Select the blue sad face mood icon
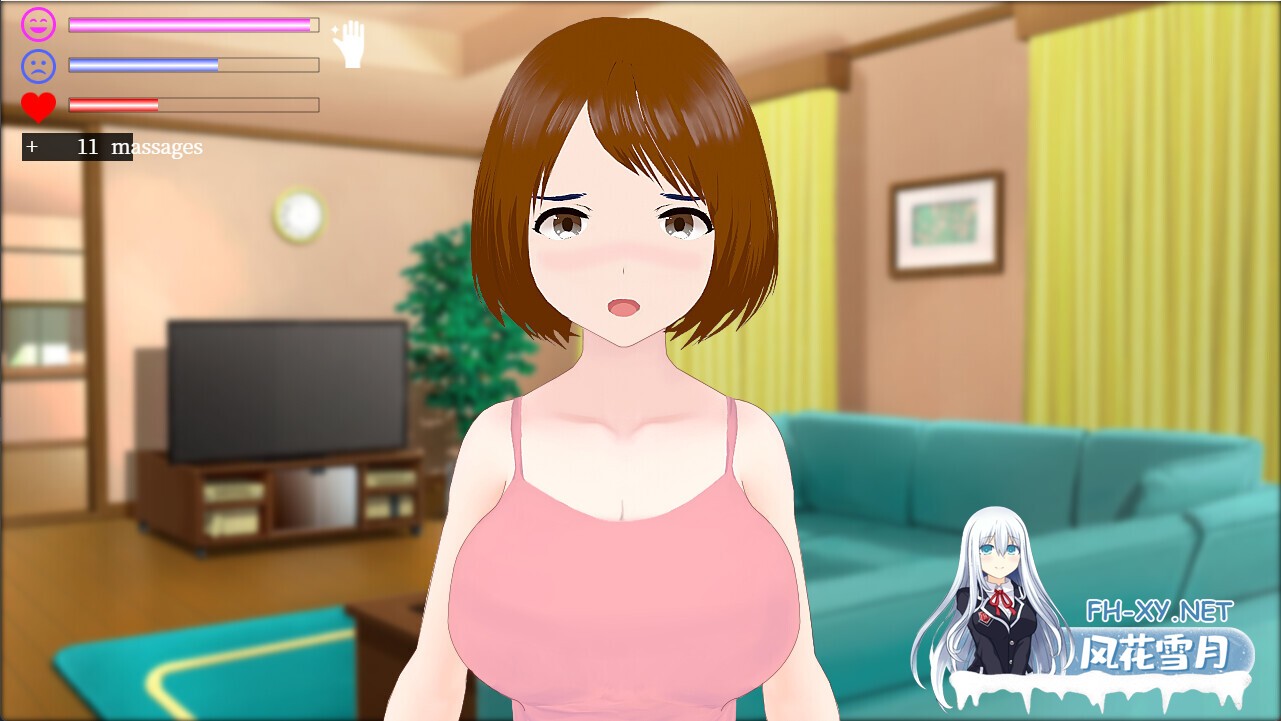 click(x=37, y=64)
